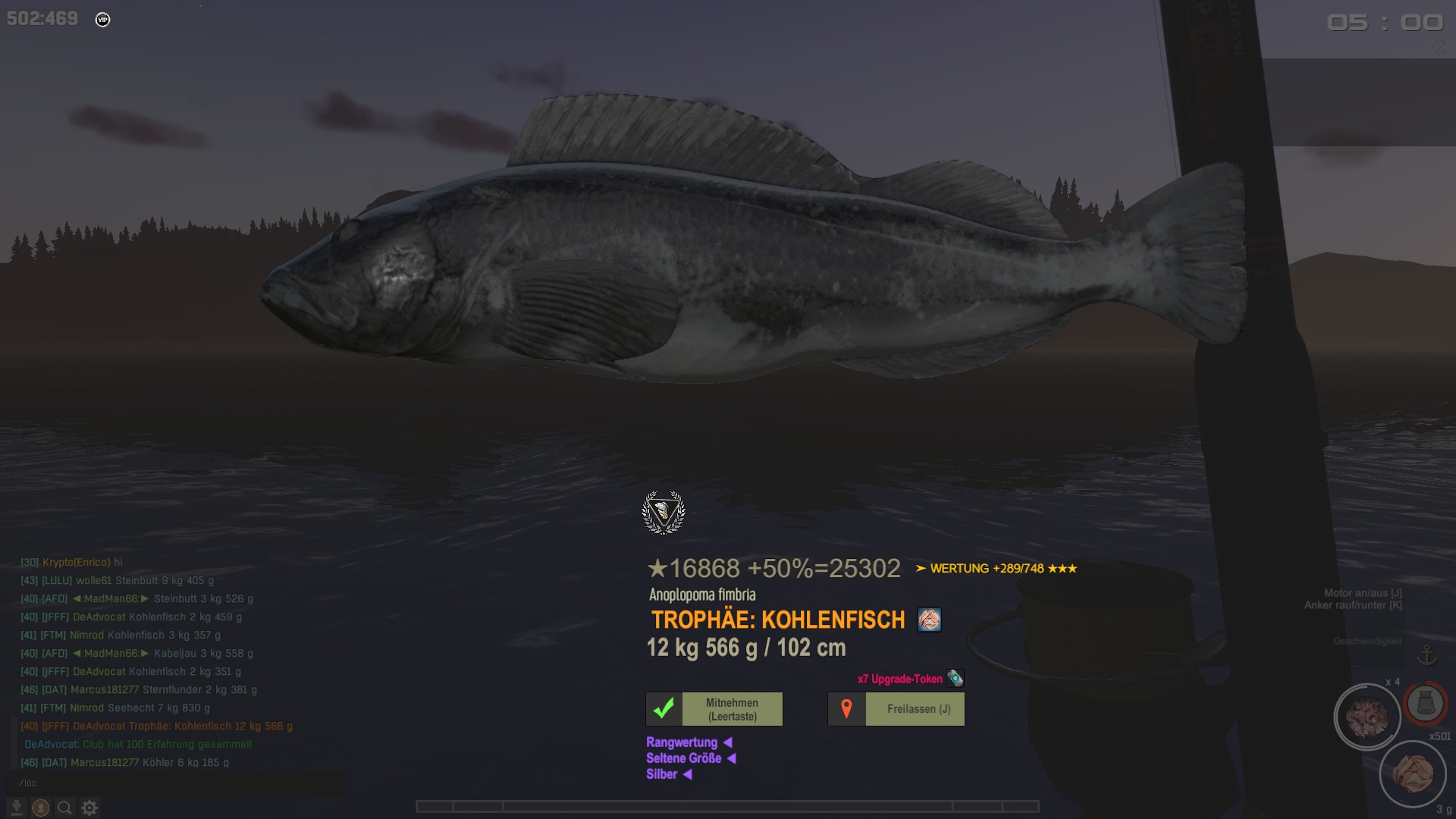This screenshot has width=1456, height=819.
Task: Click the x7 Upgrade-Token reward icon
Action: (955, 679)
